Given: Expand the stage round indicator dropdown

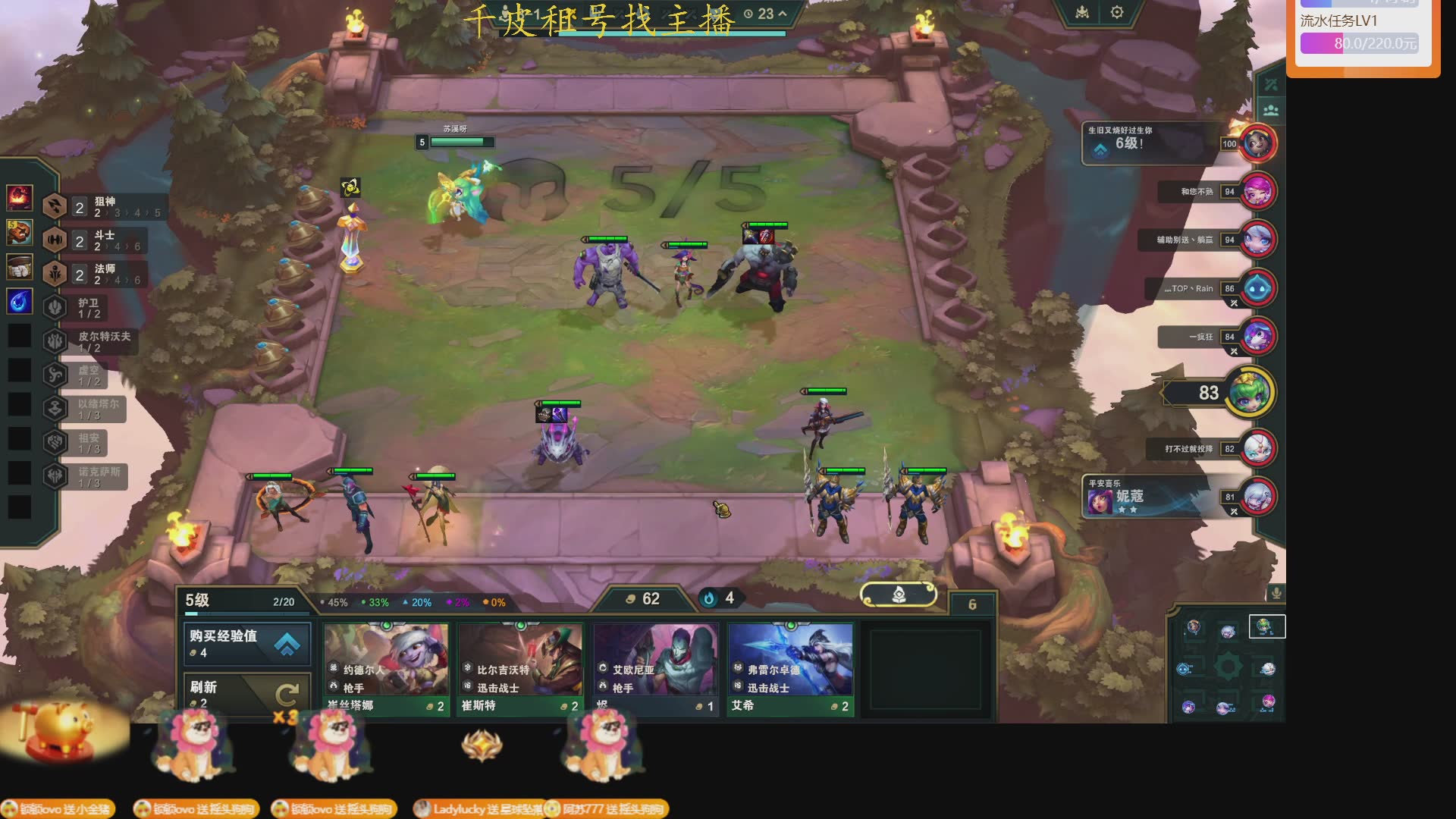Looking at the screenshot, I should [x=783, y=14].
